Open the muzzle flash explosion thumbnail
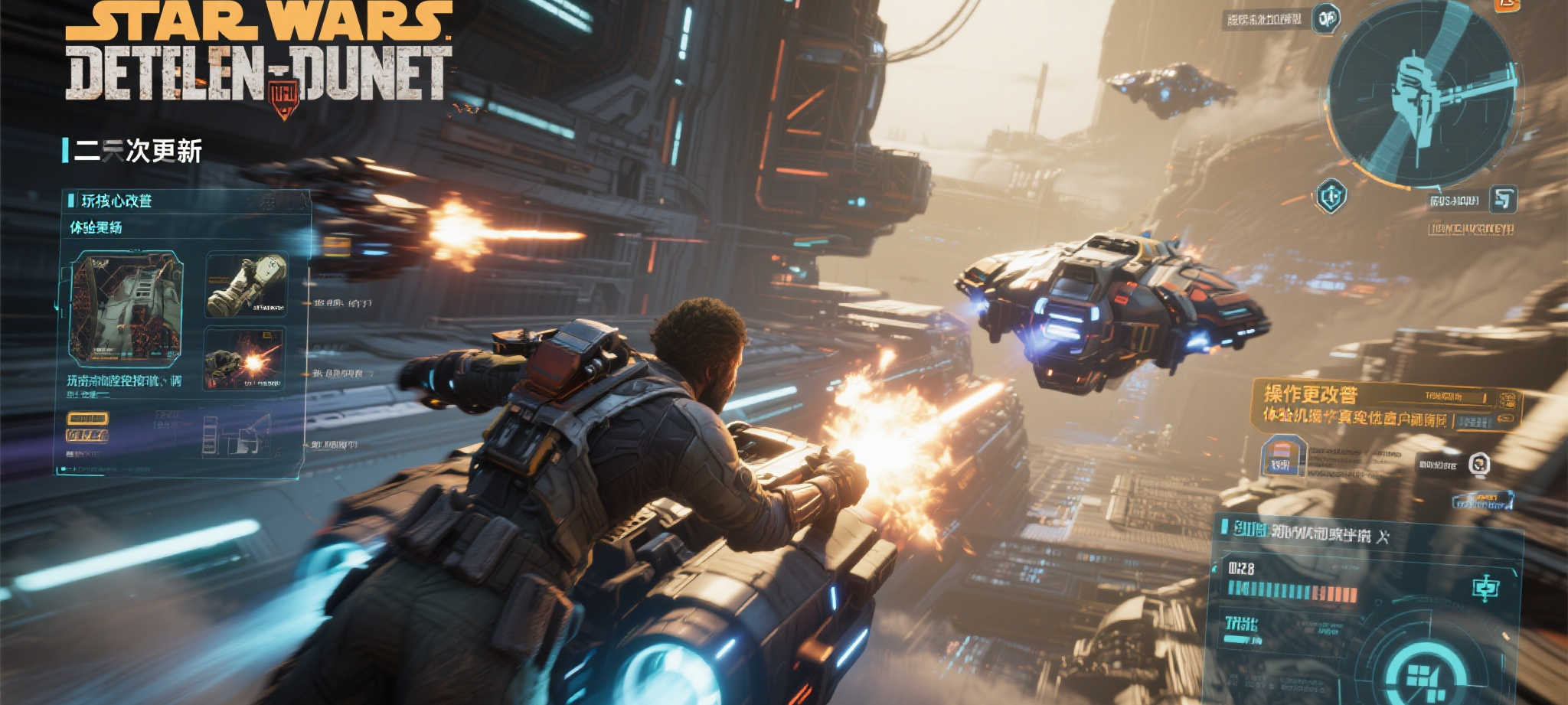The image size is (1568, 705). [x=244, y=358]
